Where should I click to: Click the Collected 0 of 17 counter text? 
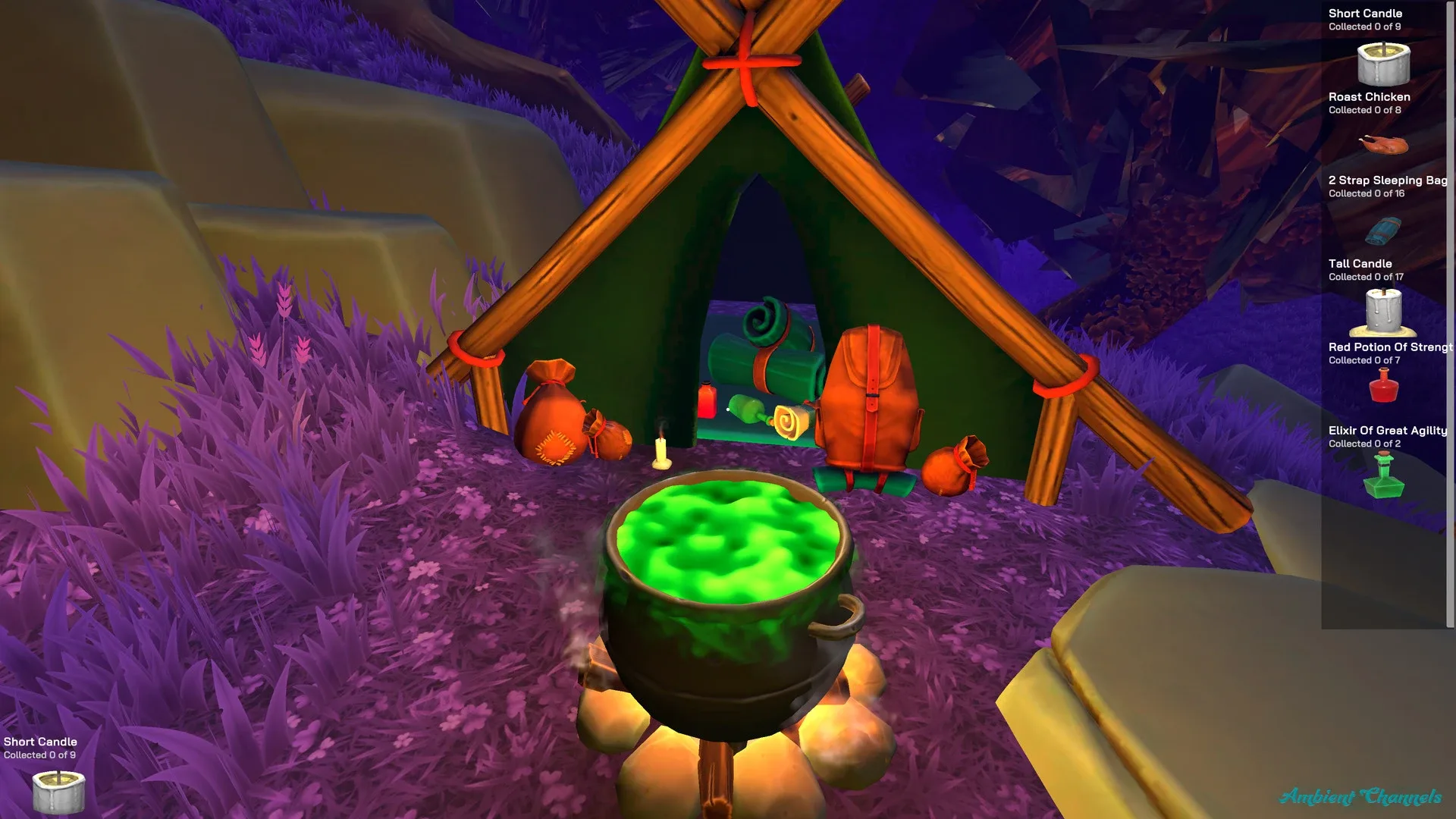tap(1364, 277)
